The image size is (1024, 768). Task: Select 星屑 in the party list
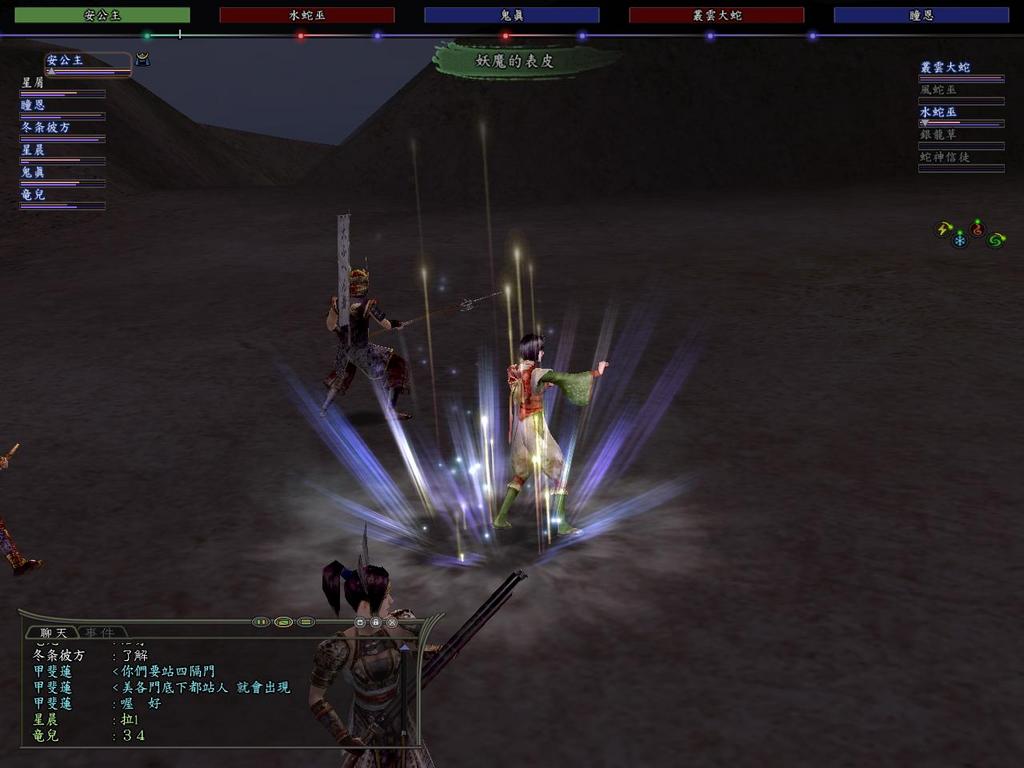[34, 83]
